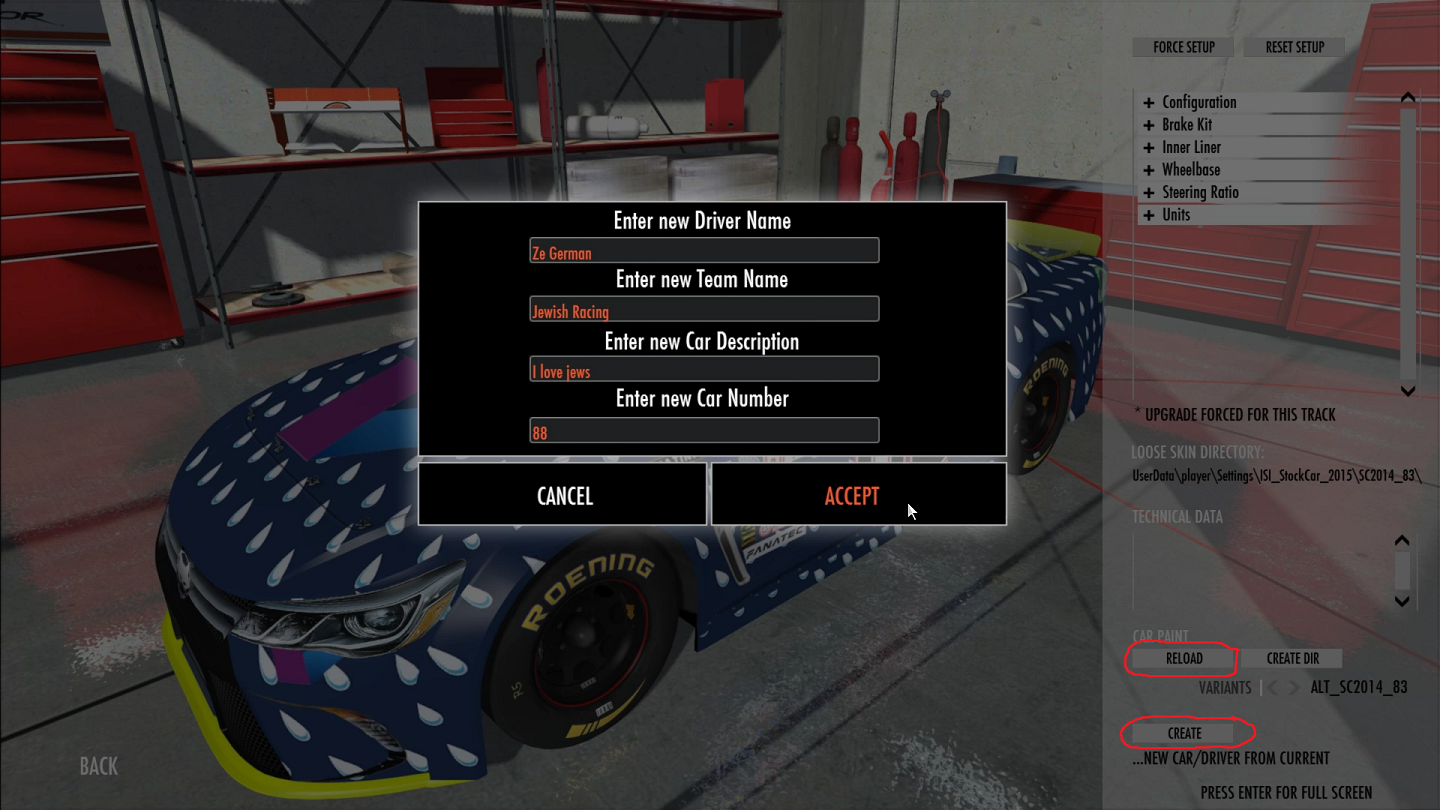Cancel the new driver dialog
The image size is (1440, 810).
coord(563,495)
